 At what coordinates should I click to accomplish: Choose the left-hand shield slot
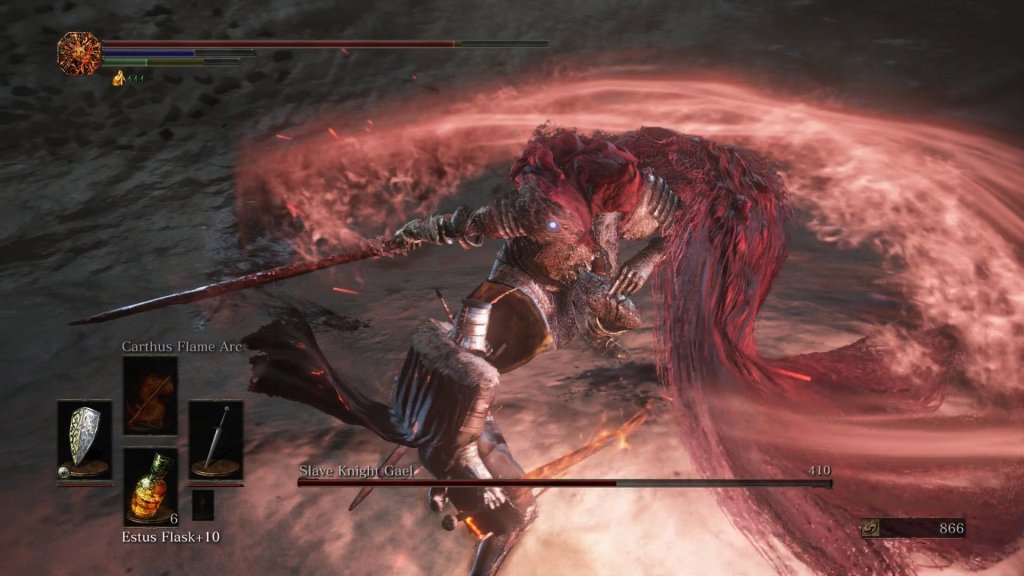(84, 440)
